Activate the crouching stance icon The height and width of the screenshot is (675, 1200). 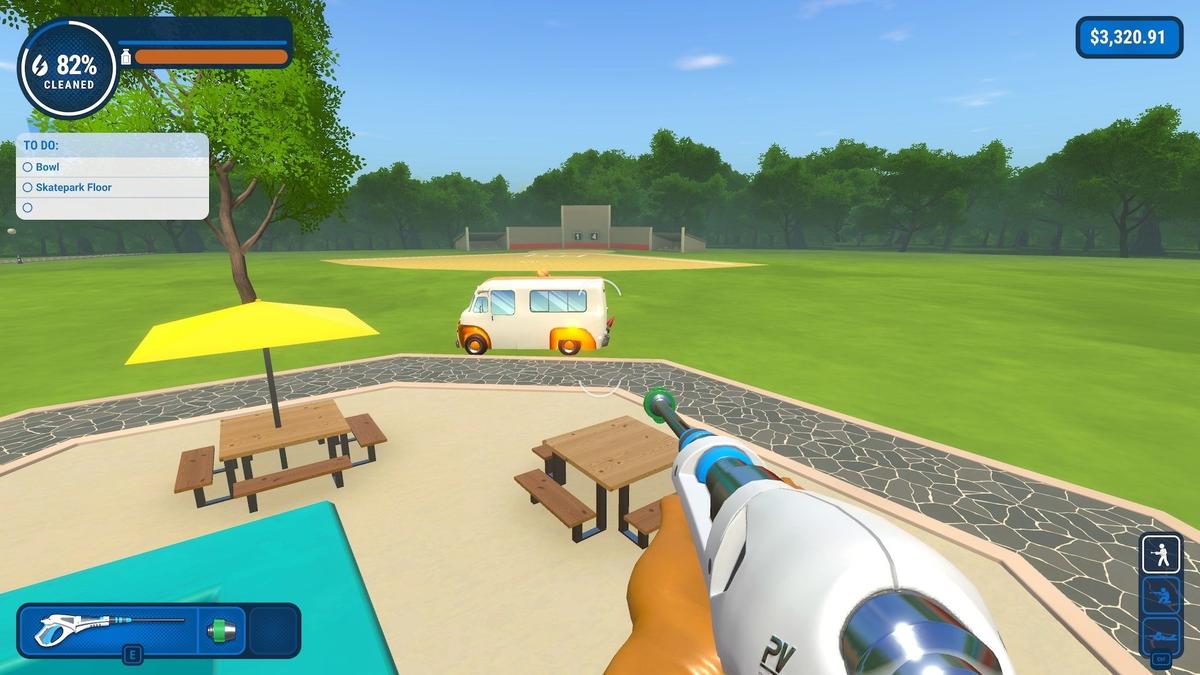[1161, 596]
